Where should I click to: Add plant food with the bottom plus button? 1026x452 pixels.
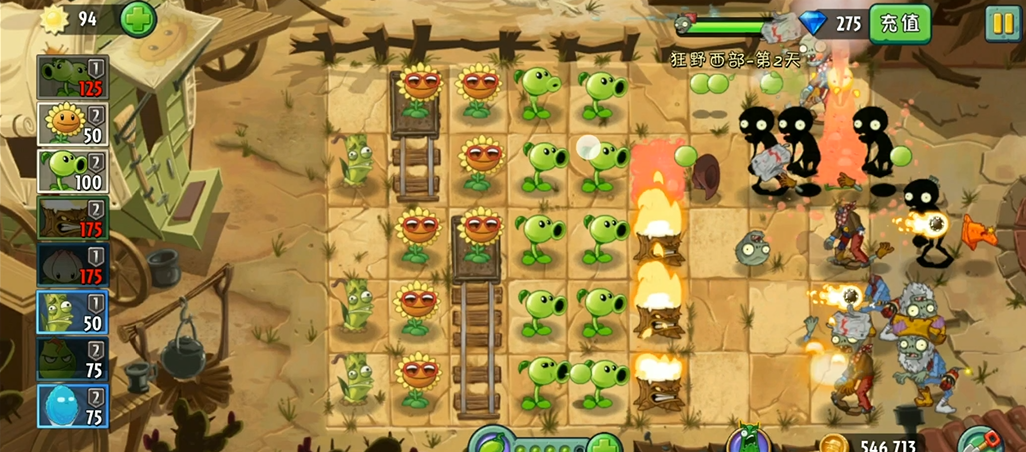[x=603, y=444]
